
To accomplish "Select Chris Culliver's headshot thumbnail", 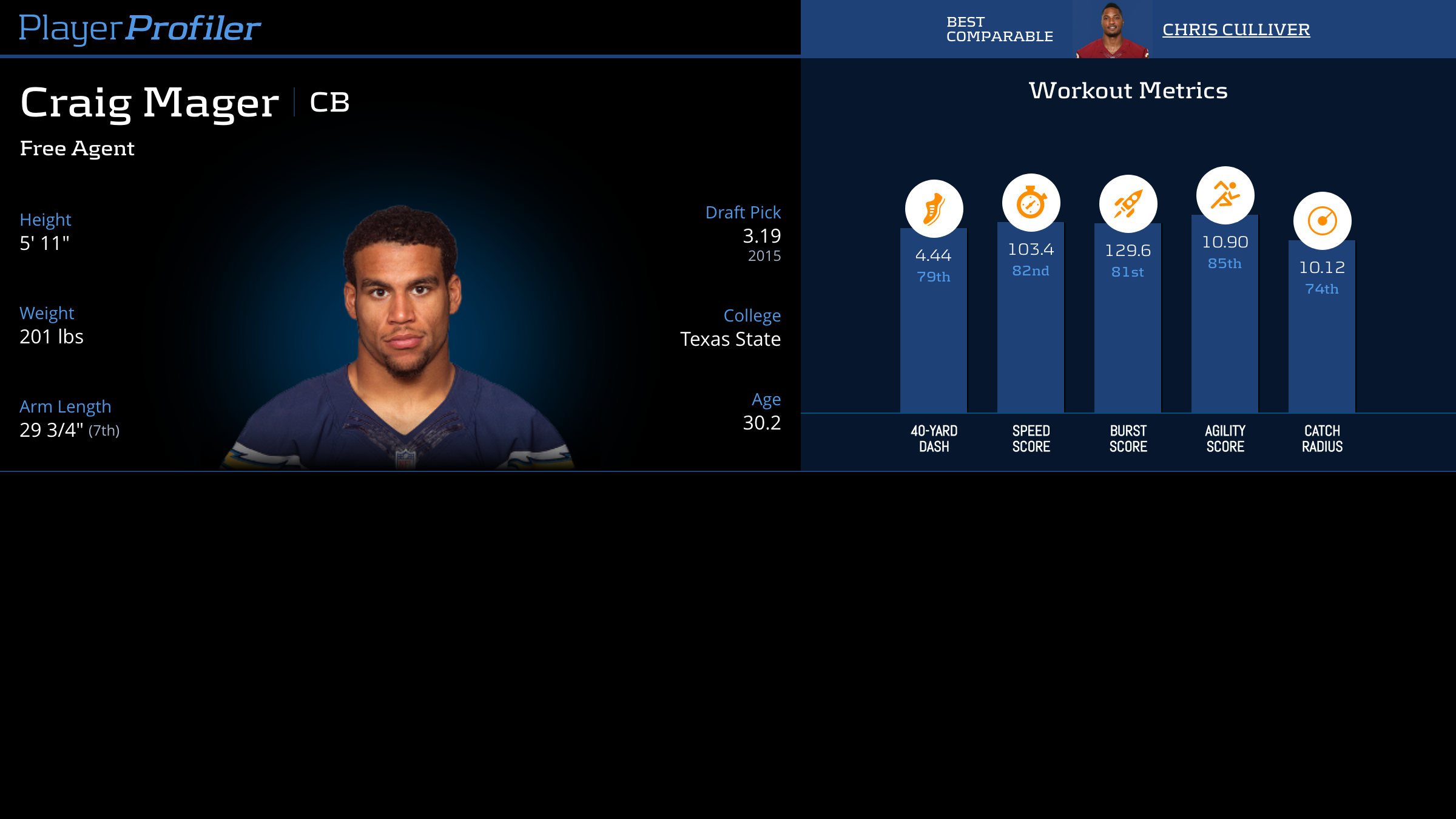I will pyautogui.click(x=1112, y=30).
